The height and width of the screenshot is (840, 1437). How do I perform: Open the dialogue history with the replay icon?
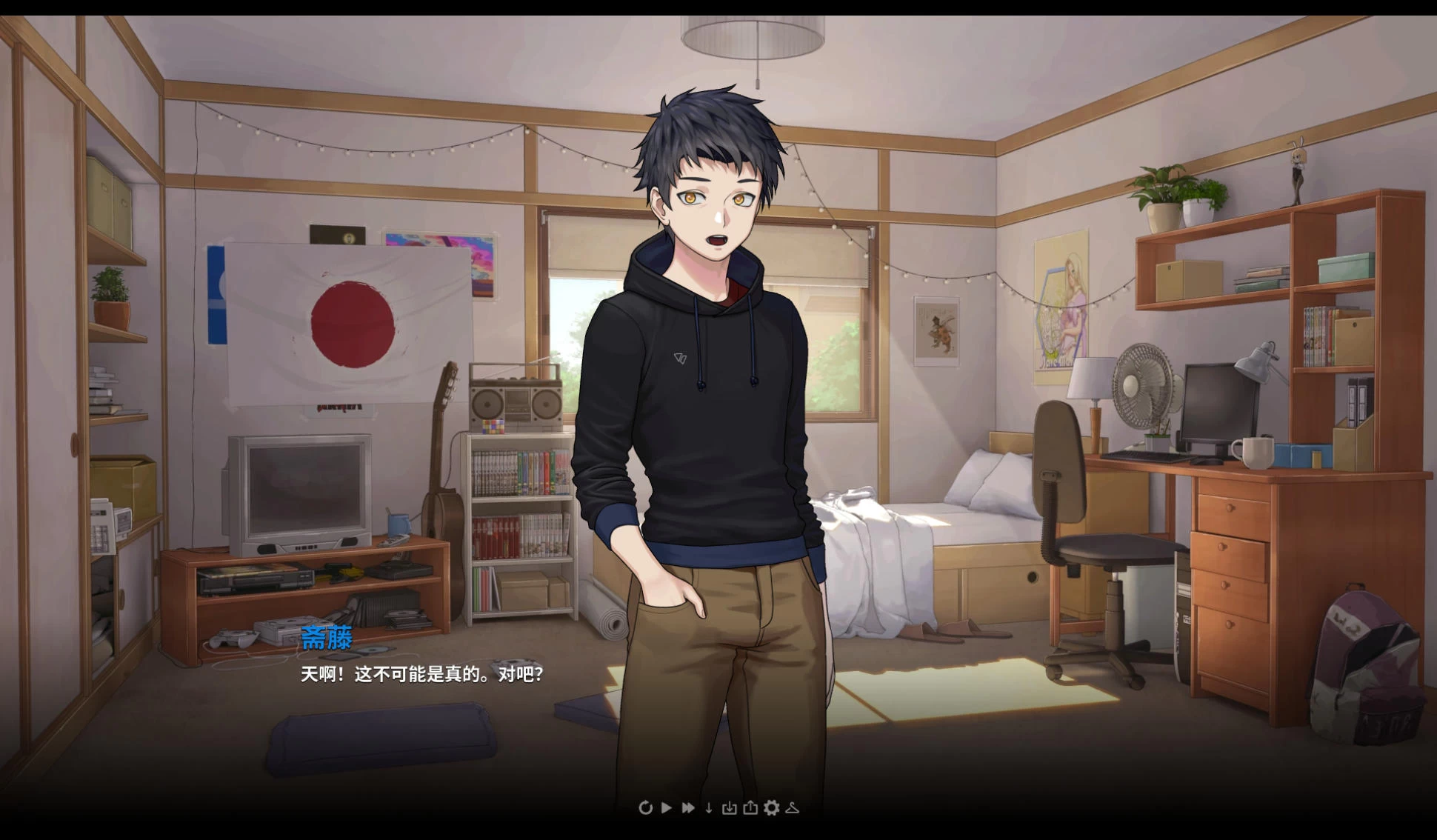coord(646,808)
